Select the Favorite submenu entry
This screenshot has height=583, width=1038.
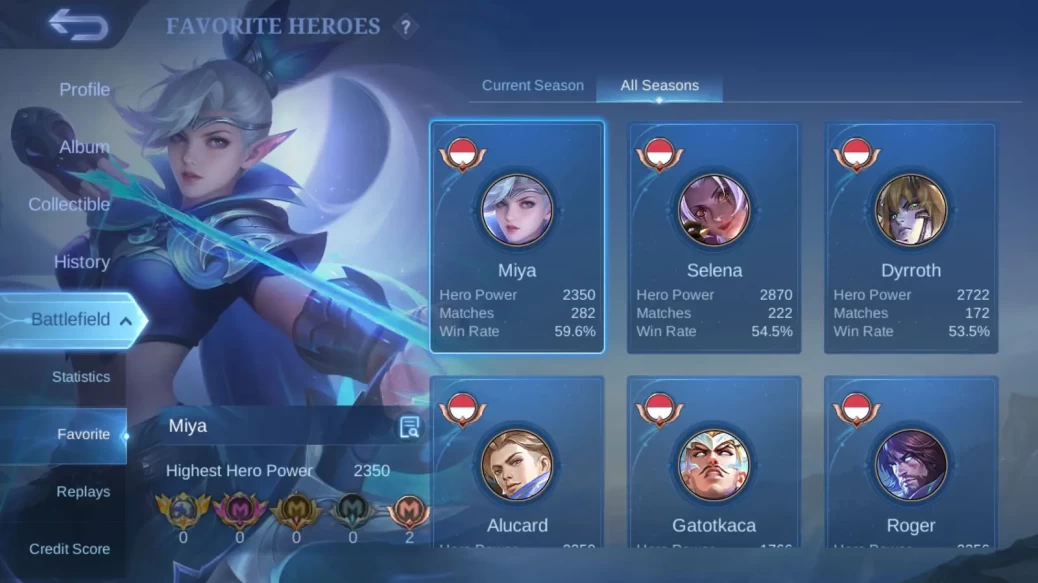[x=83, y=434]
